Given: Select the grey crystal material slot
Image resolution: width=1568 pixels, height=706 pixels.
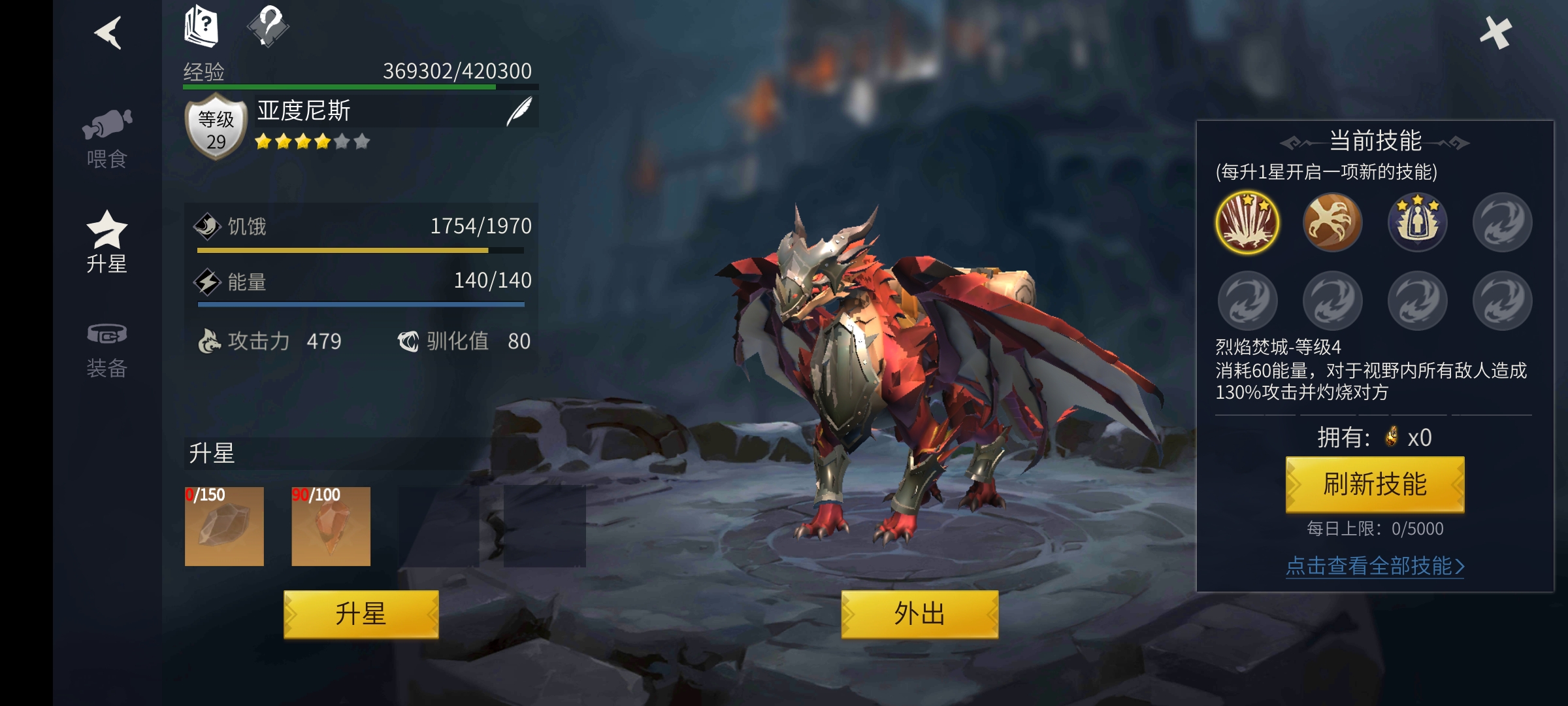Looking at the screenshot, I should coord(224,526).
